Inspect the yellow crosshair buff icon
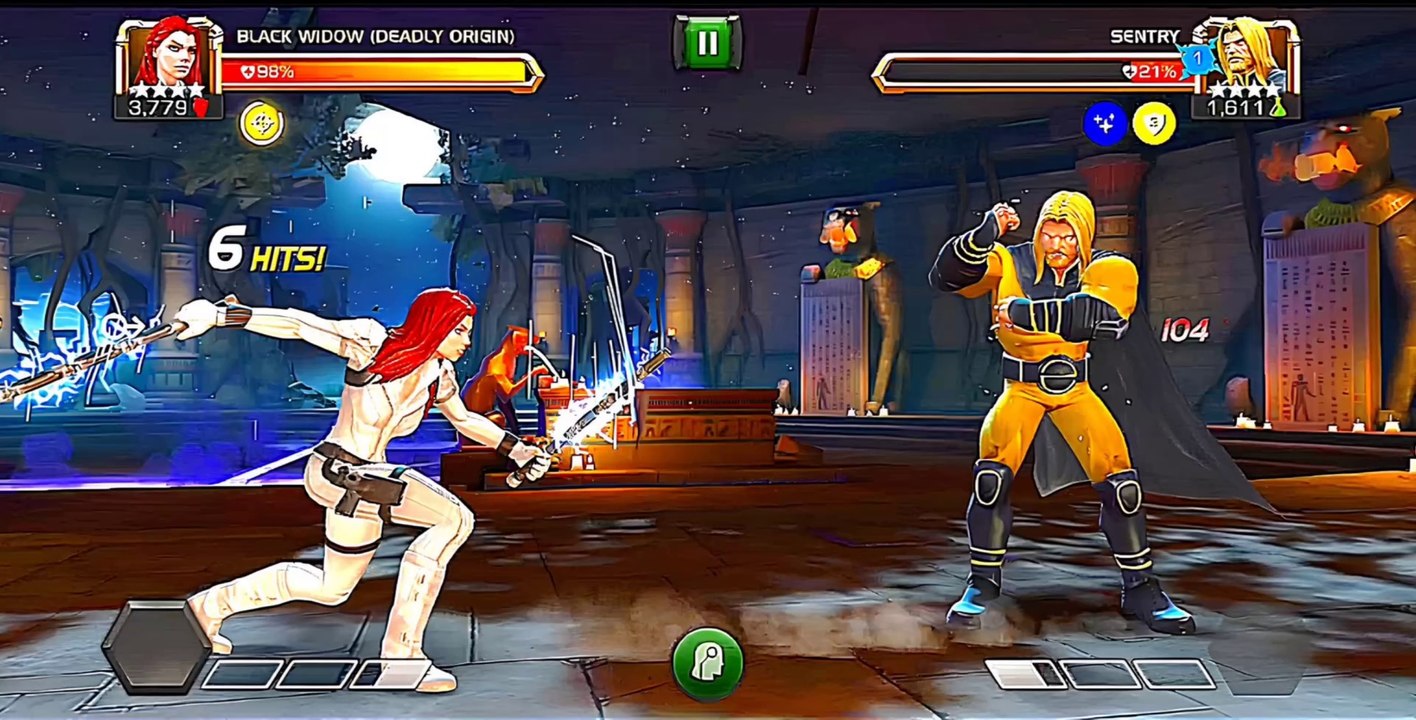This screenshot has width=1416, height=720. click(261, 124)
